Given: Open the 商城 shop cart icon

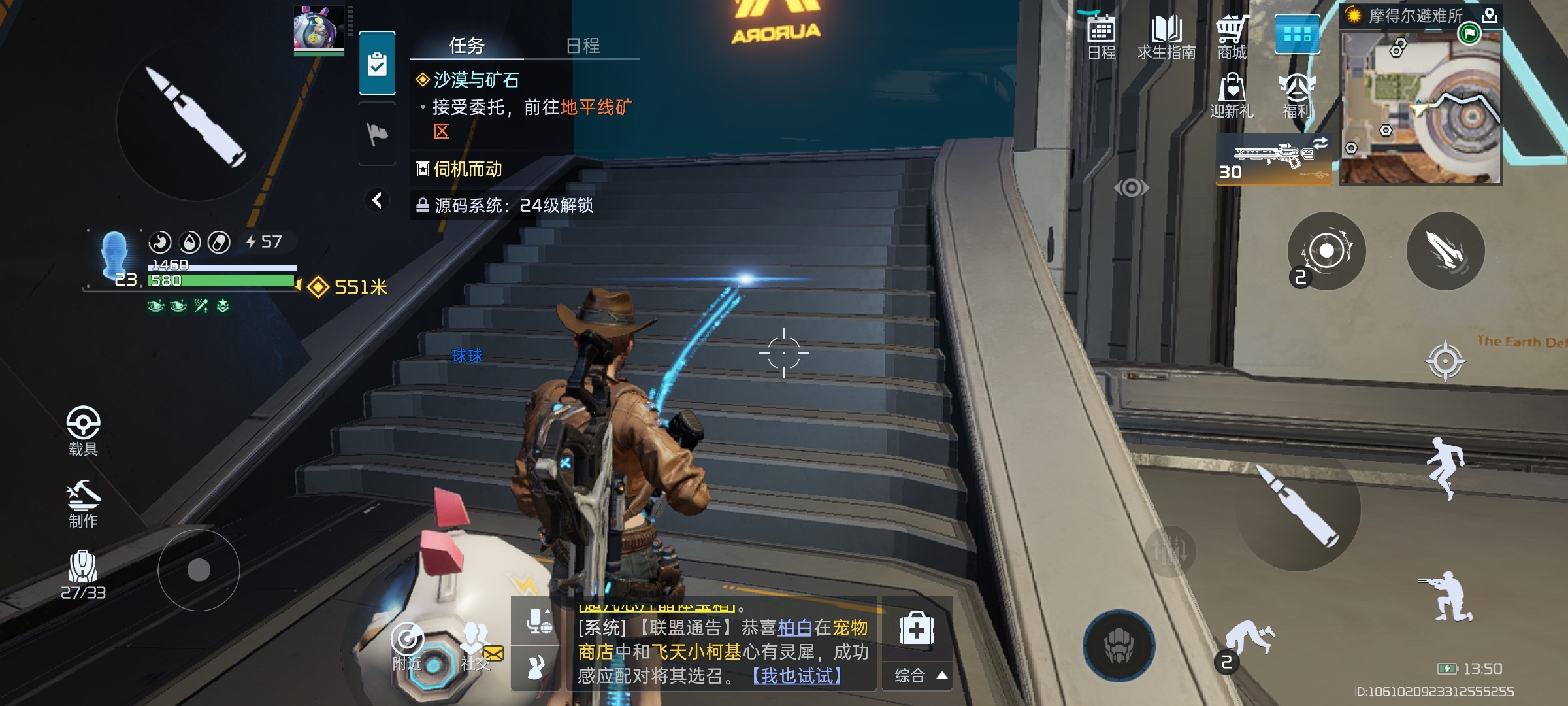Looking at the screenshot, I should click(1232, 37).
